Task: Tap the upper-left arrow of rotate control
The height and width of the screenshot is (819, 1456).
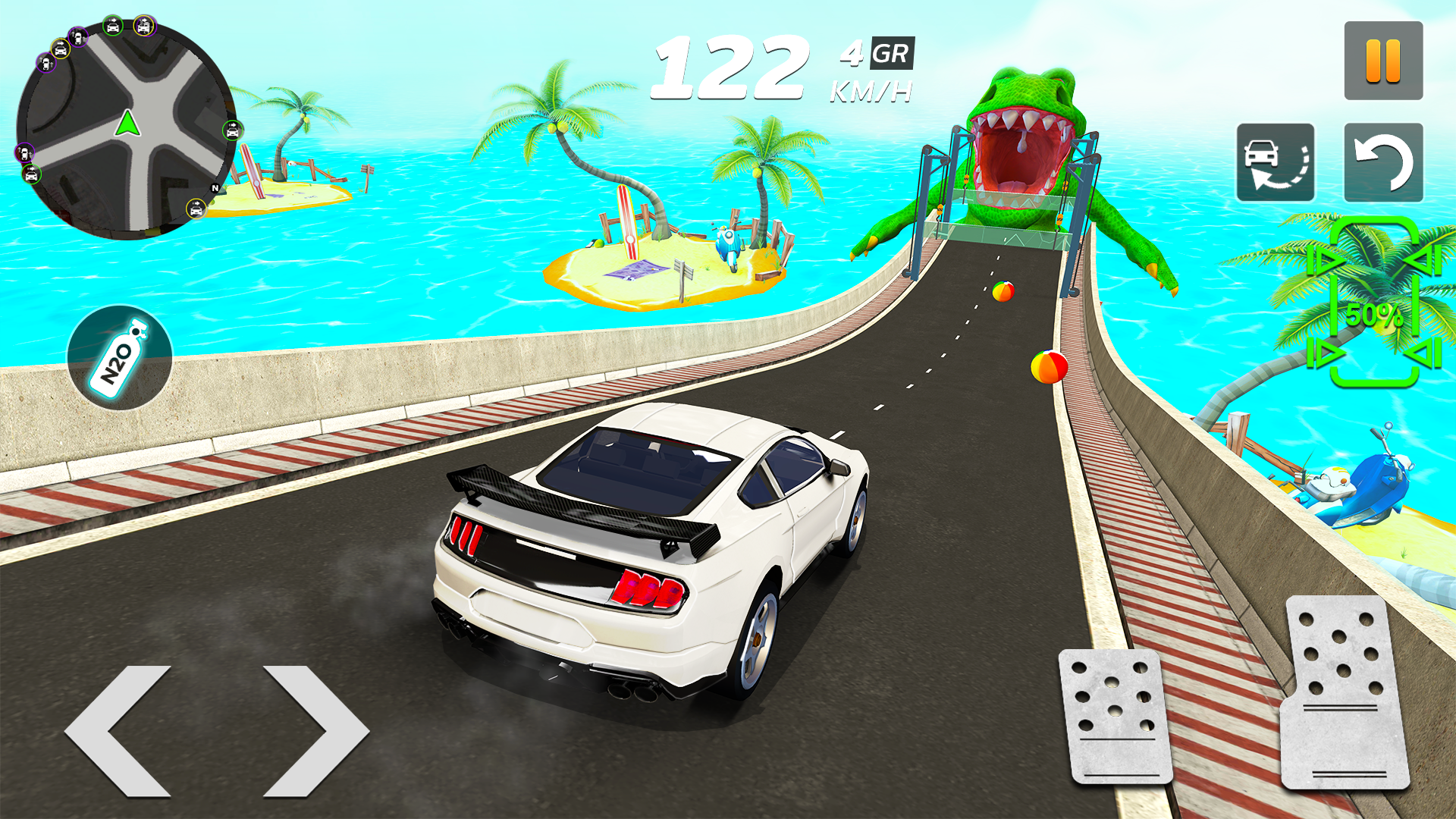Action: tap(1329, 260)
